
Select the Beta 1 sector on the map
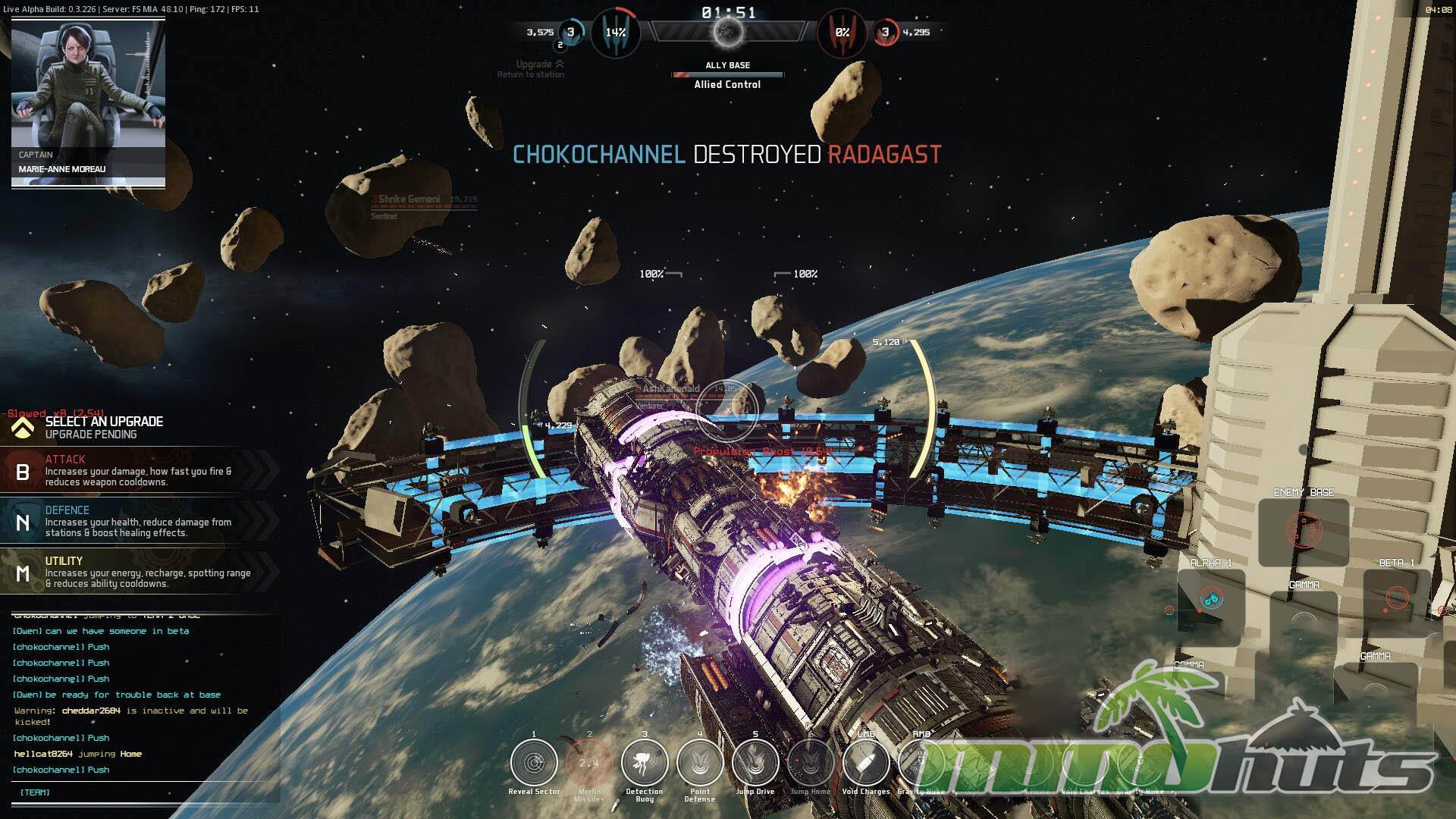coord(1397,598)
